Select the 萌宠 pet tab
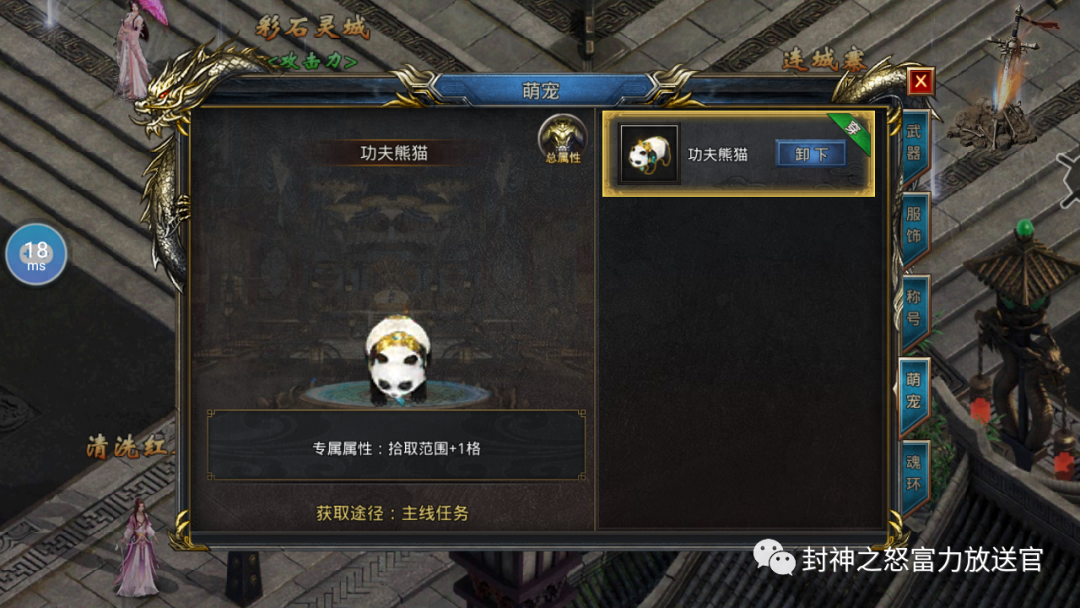The image size is (1080, 608). [x=914, y=392]
